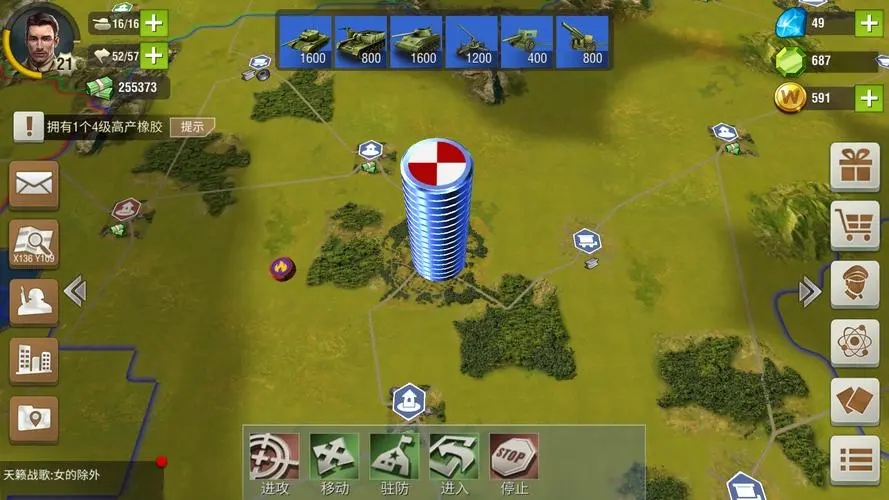The width and height of the screenshot is (889, 500).
Task: Select the unit card showing 1200
Action: tap(470, 42)
